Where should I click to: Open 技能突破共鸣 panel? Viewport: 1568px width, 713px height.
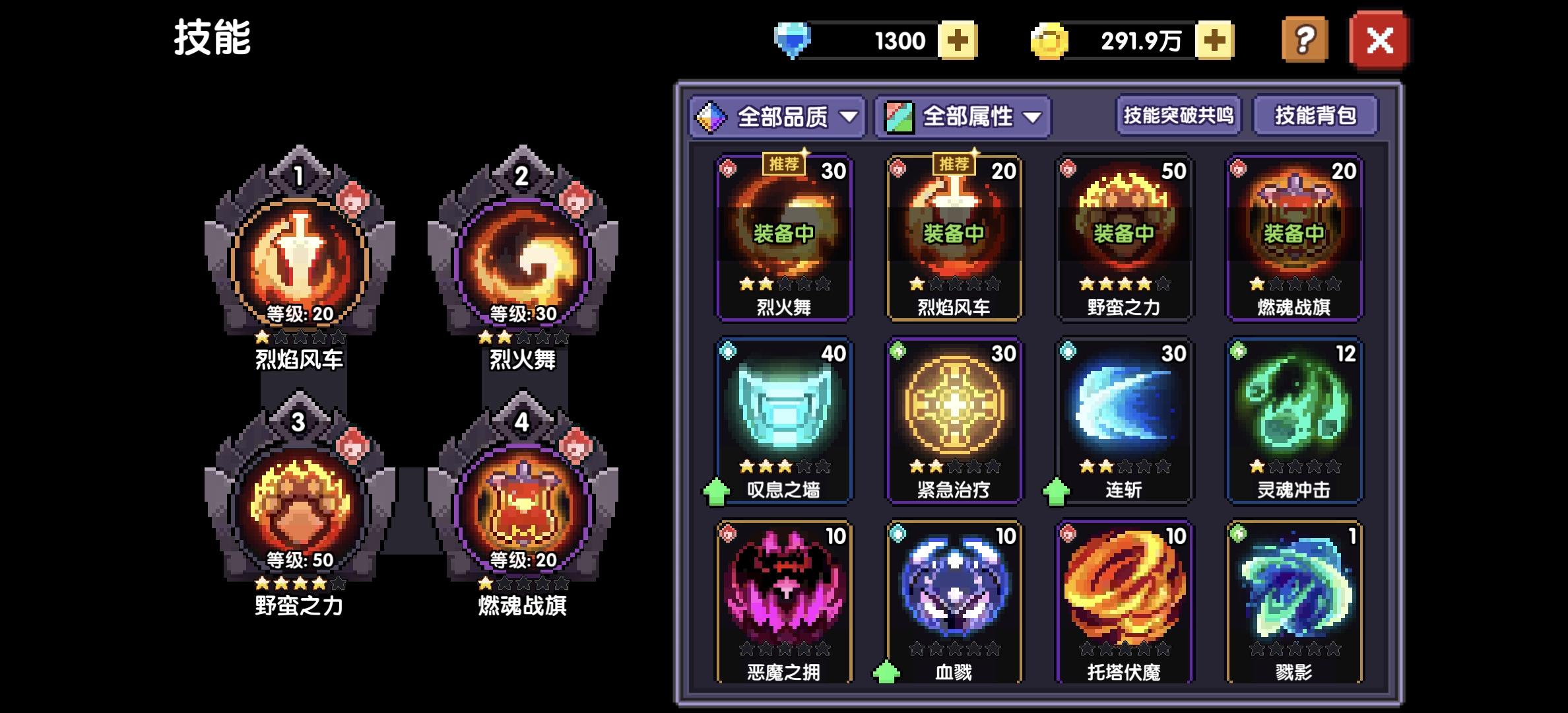[1177, 116]
